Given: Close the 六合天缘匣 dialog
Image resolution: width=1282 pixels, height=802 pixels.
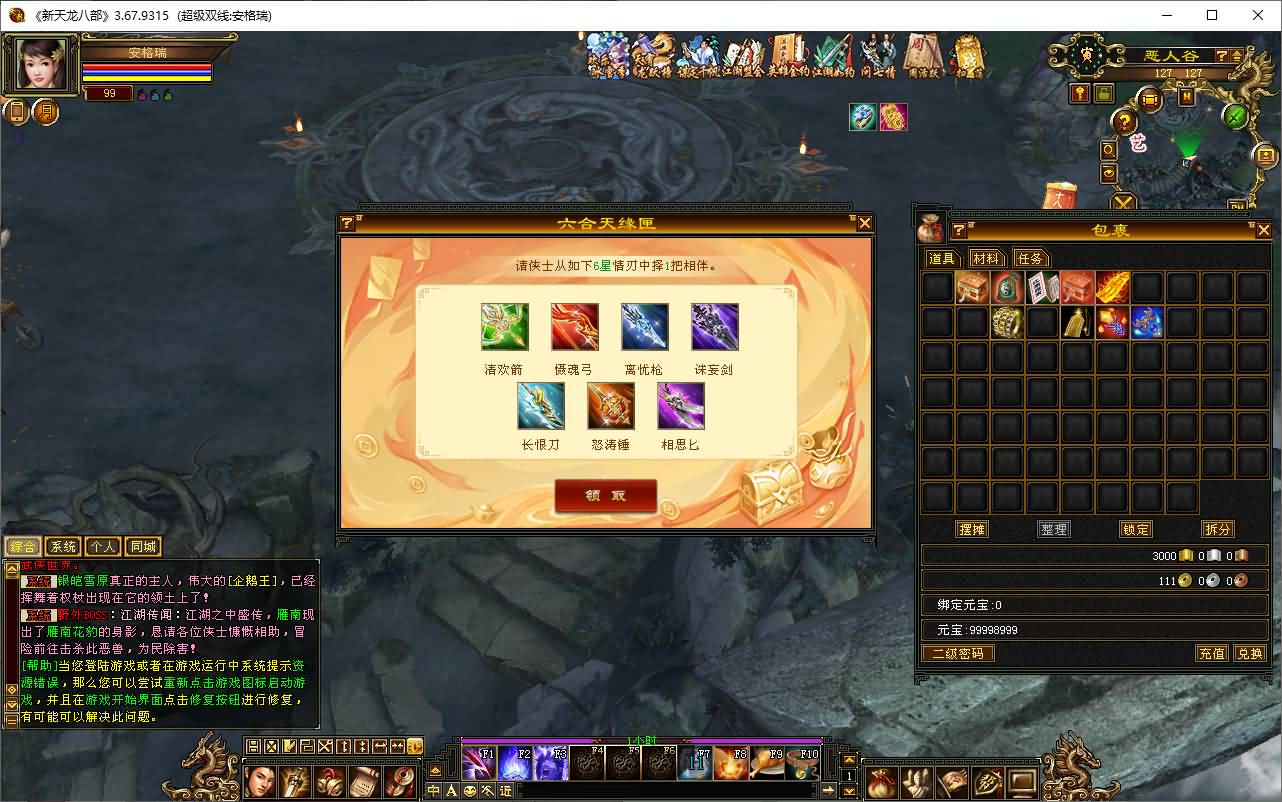Looking at the screenshot, I should point(865,223).
